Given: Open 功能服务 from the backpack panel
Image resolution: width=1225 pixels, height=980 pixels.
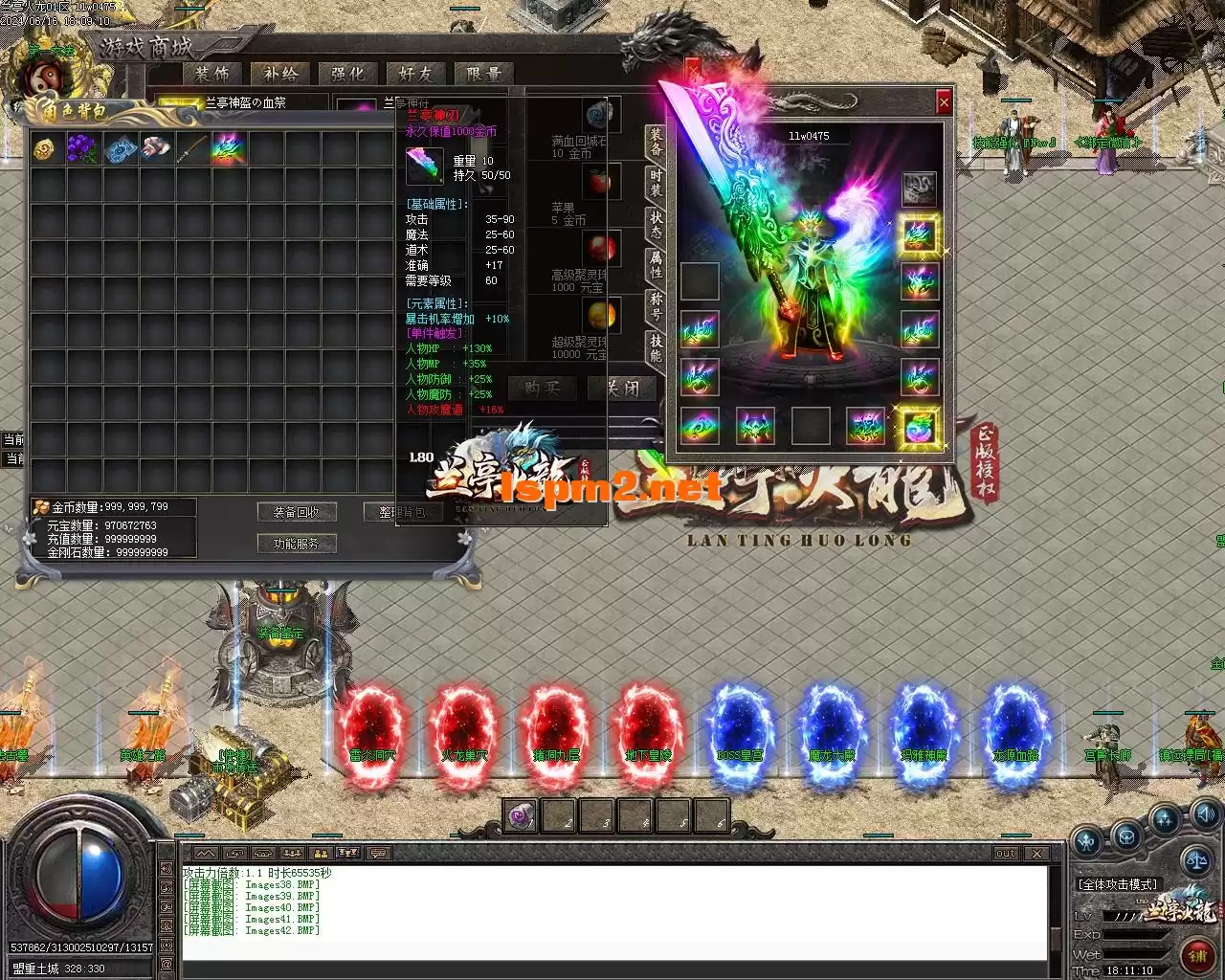Looking at the screenshot, I should coord(297,544).
